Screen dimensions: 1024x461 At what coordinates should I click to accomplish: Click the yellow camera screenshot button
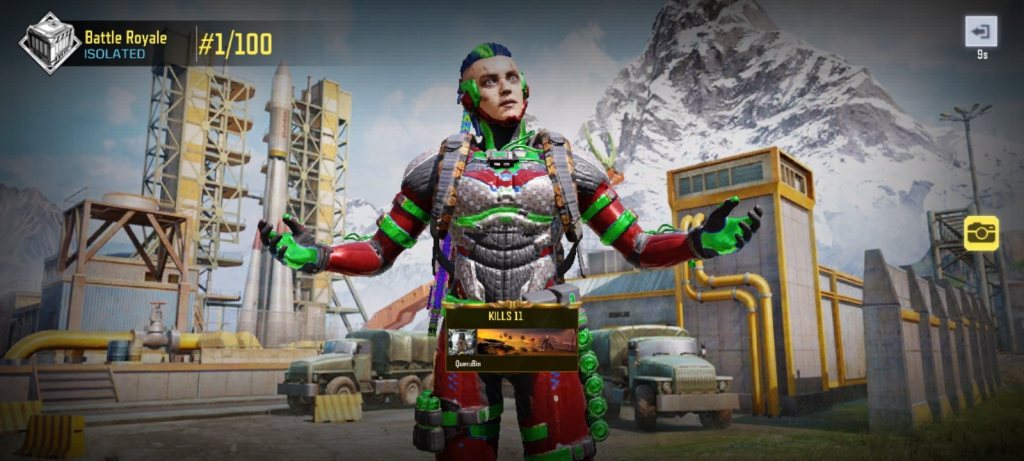(980, 233)
